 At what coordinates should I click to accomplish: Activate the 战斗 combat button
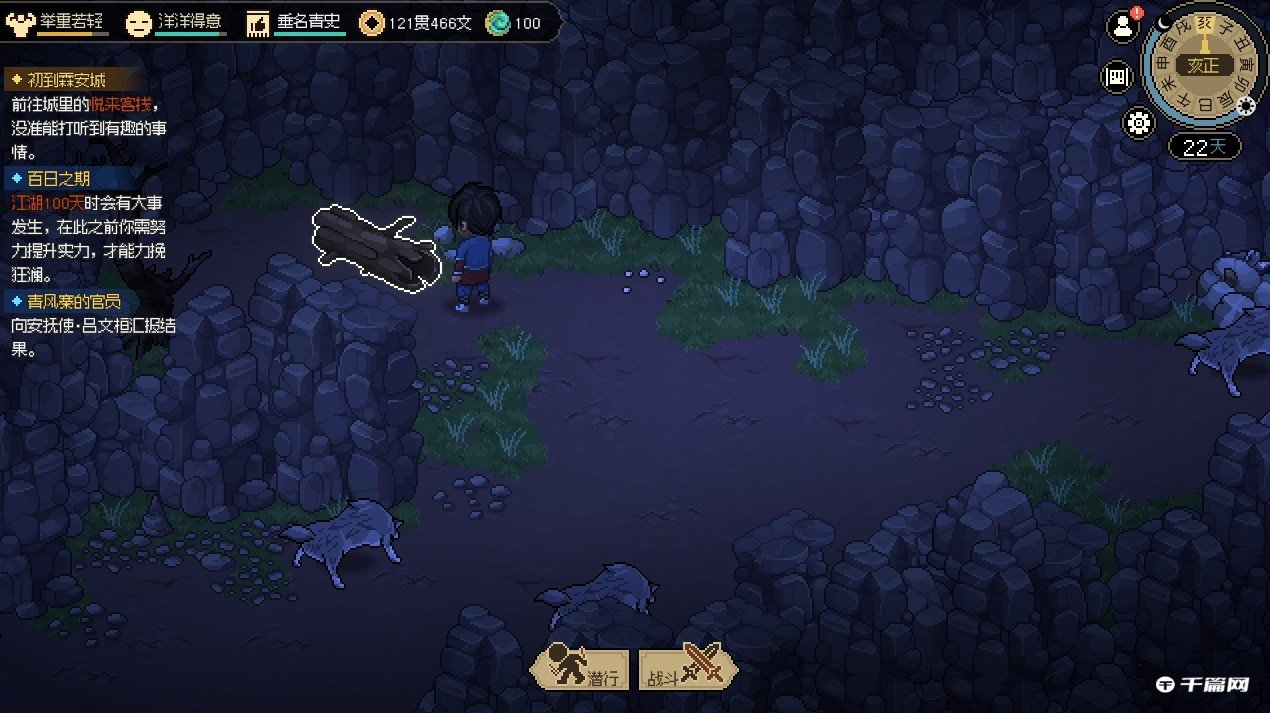pyautogui.click(x=689, y=666)
